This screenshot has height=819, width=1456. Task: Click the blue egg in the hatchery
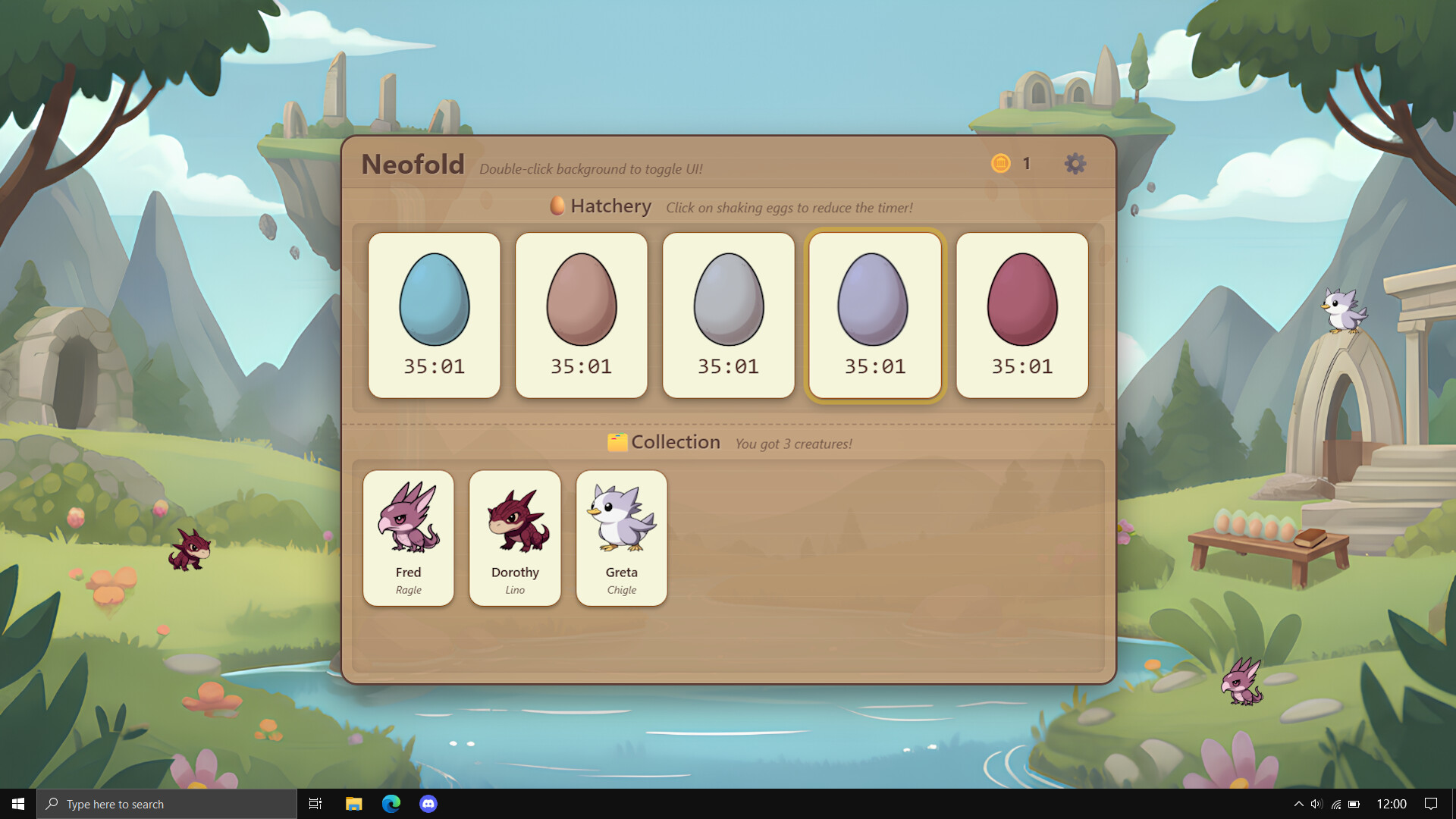pos(434,302)
